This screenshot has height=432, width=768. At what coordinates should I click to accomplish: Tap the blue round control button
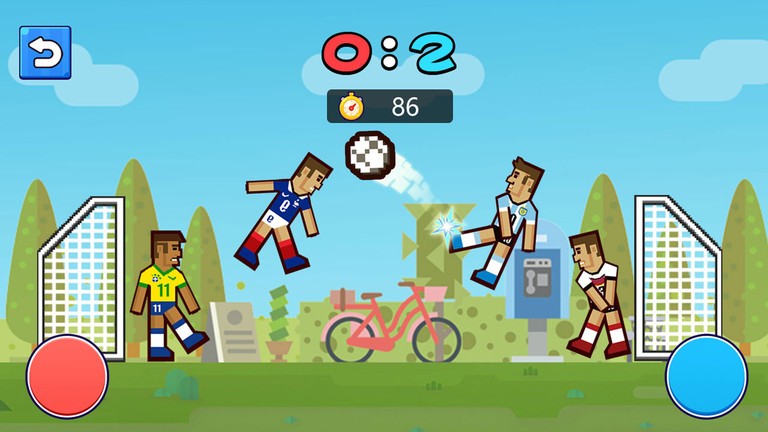pyautogui.click(x=706, y=376)
